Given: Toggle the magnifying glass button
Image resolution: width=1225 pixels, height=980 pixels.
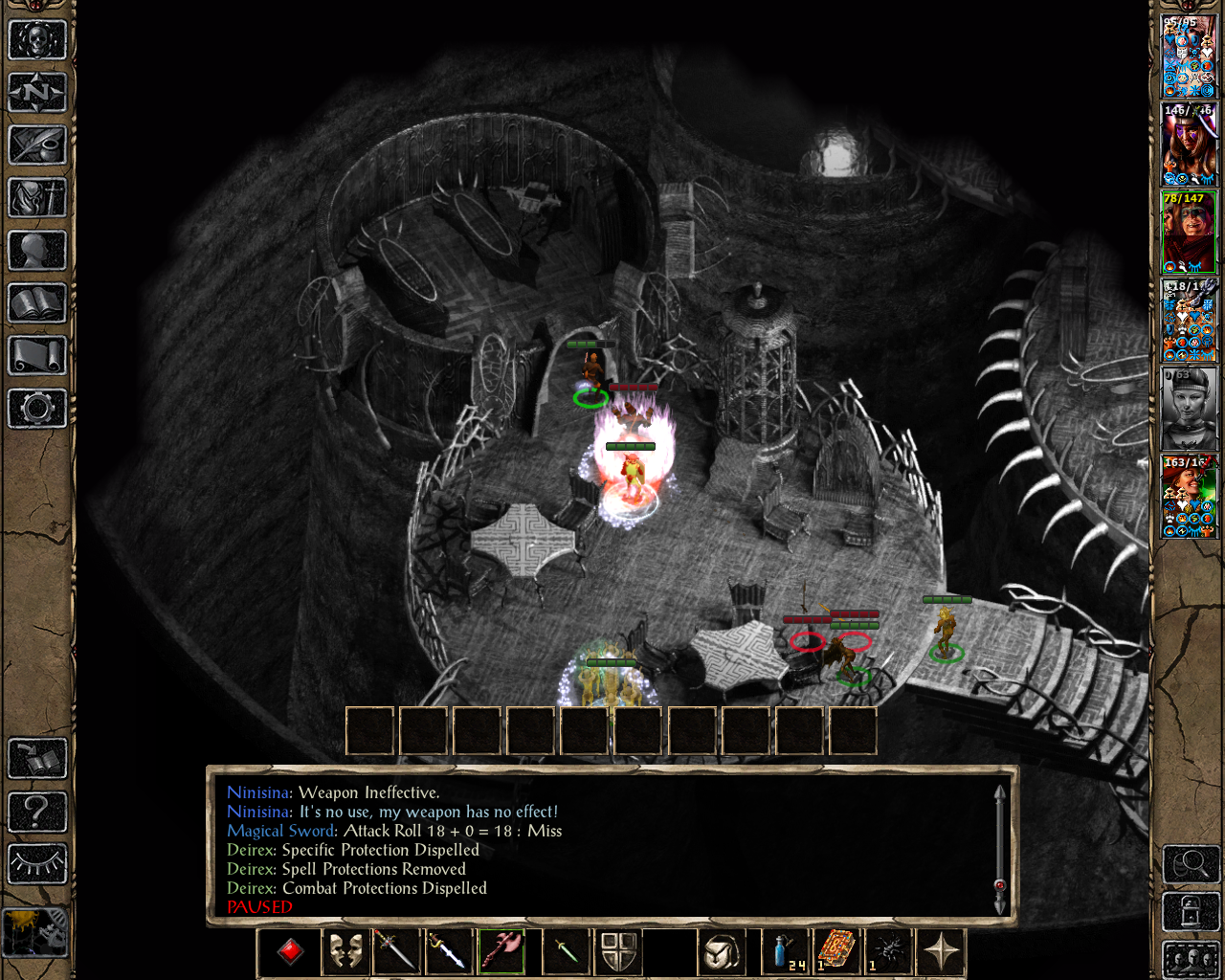Looking at the screenshot, I should (1191, 864).
